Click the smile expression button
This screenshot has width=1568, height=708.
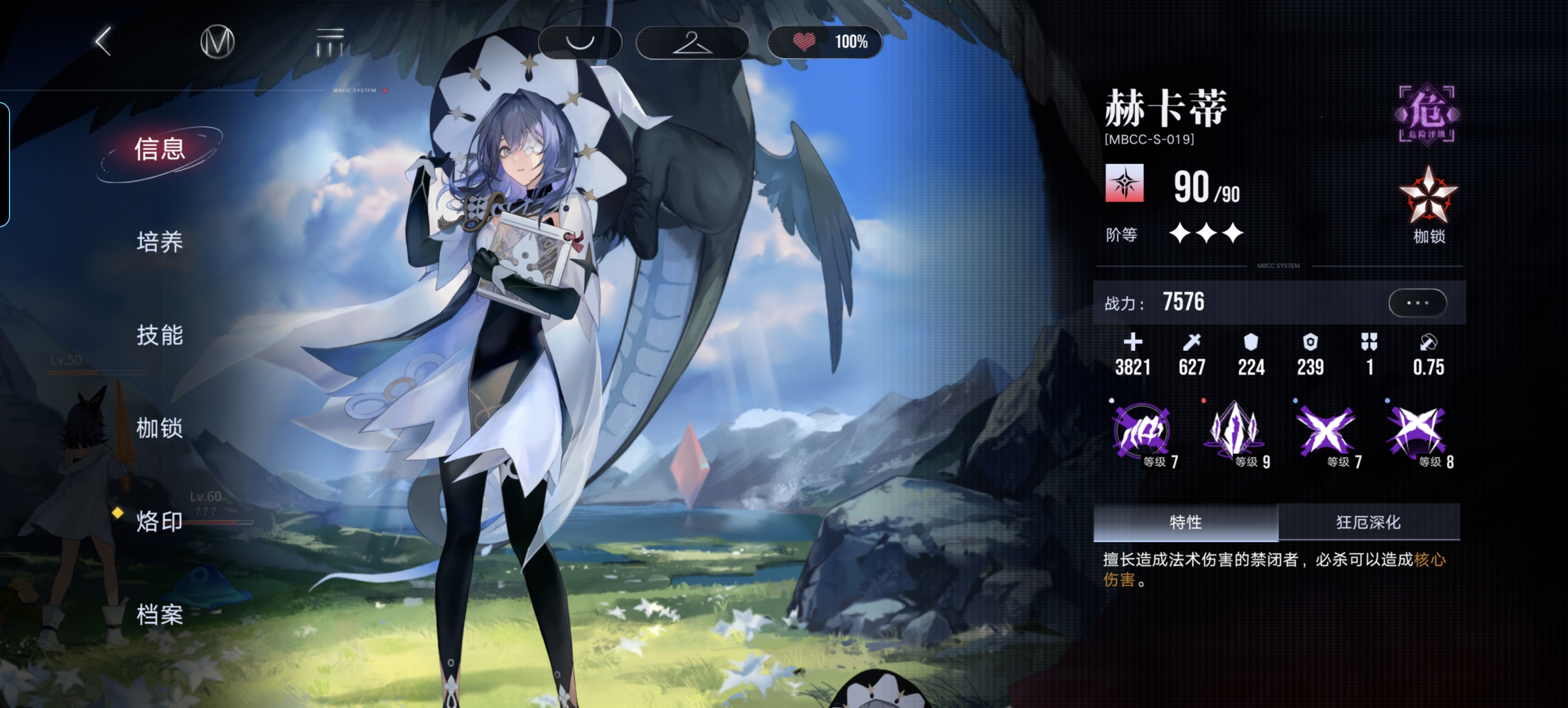click(x=579, y=42)
